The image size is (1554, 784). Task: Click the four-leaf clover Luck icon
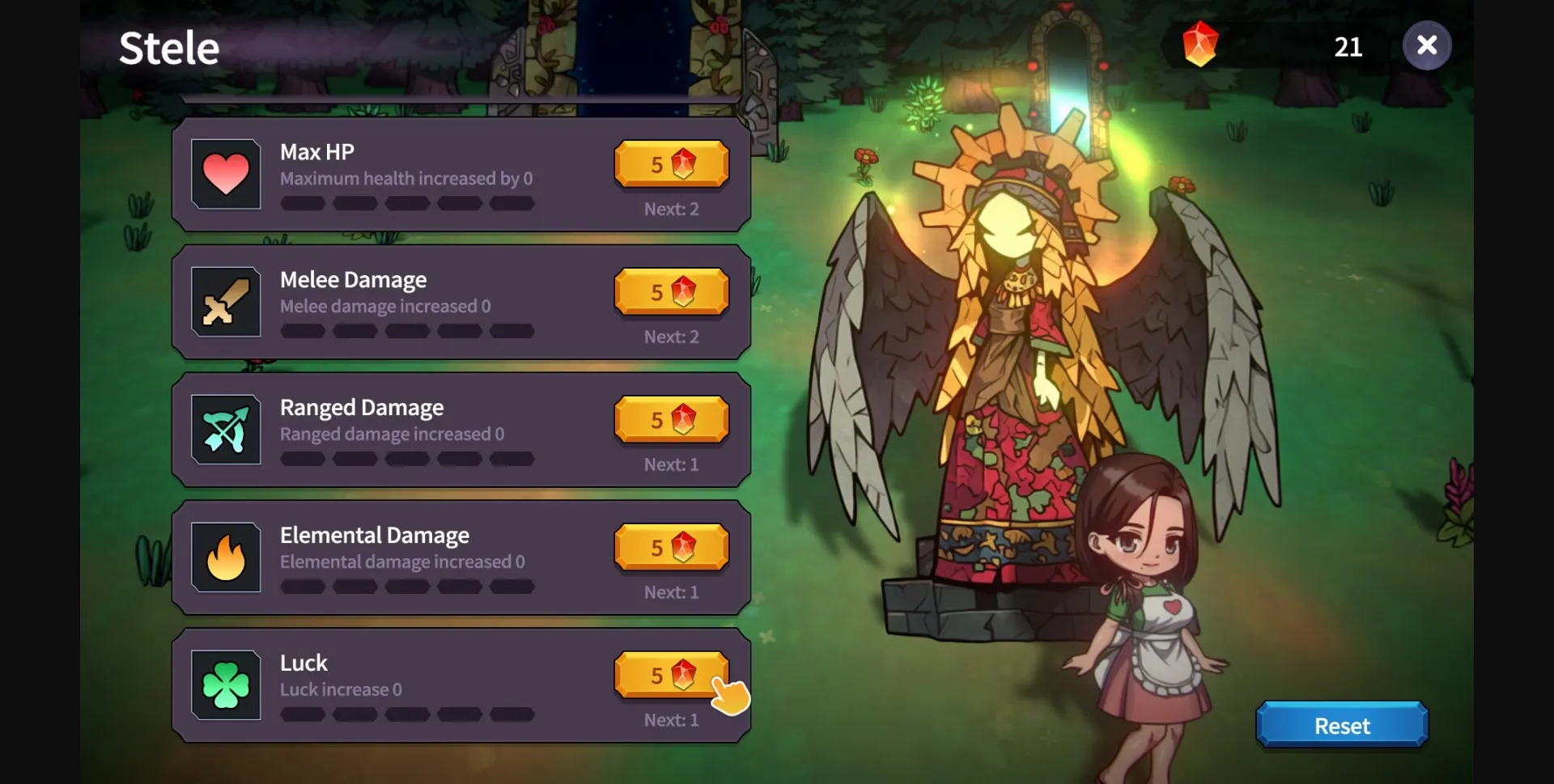click(x=226, y=685)
